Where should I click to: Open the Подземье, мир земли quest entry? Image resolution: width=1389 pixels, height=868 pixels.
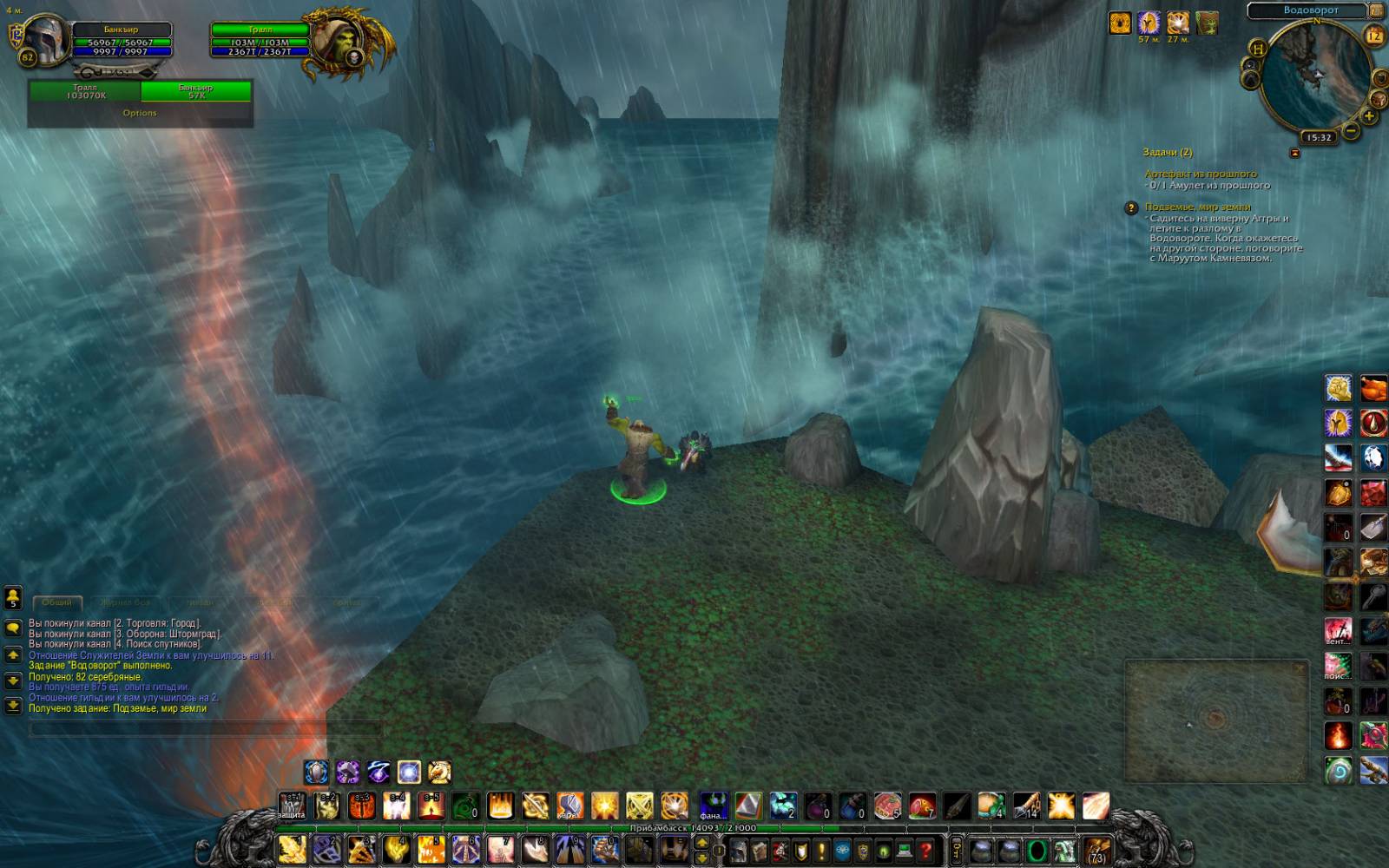(x=1197, y=207)
